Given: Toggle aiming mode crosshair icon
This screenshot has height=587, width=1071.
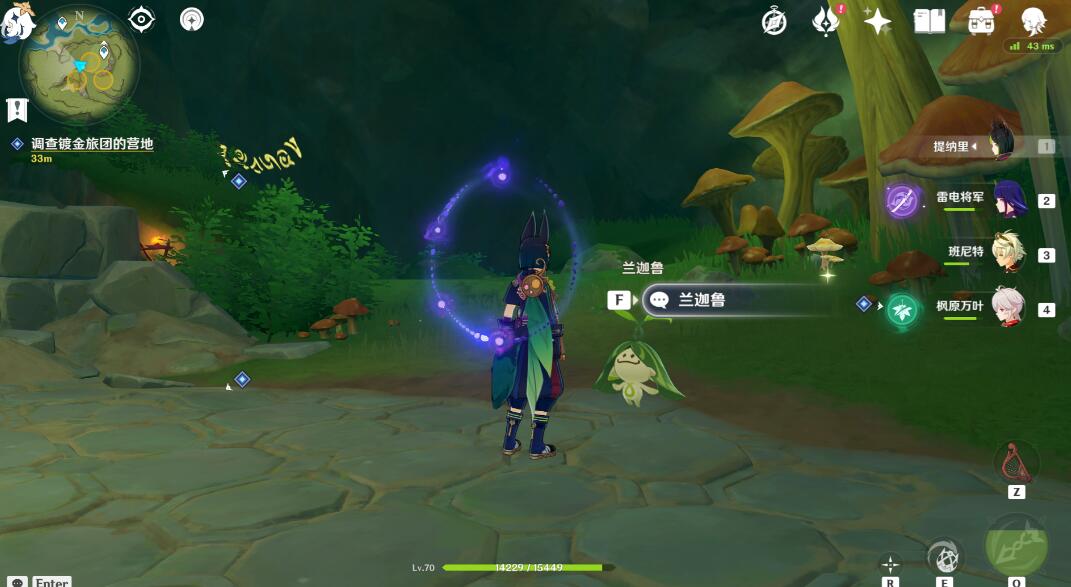Looking at the screenshot, I should tap(890, 564).
